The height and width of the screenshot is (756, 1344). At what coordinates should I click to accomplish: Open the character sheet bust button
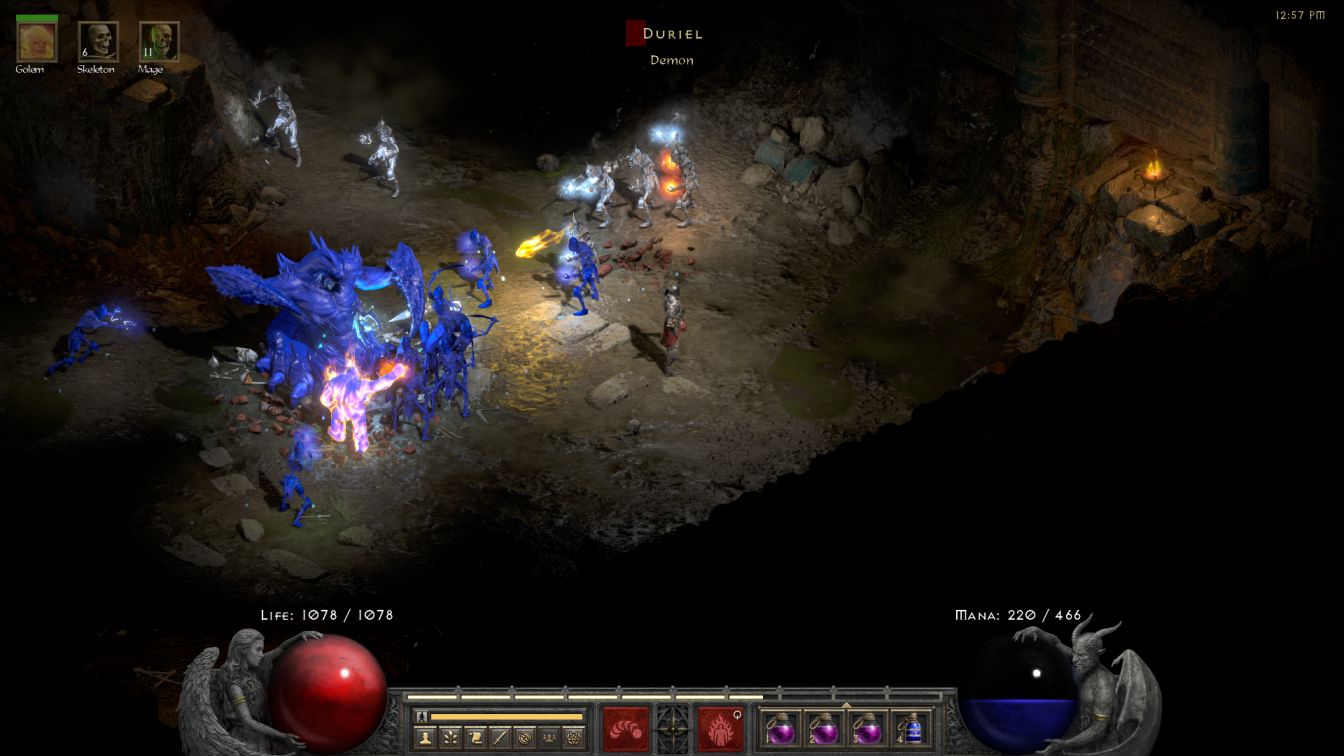click(x=424, y=738)
